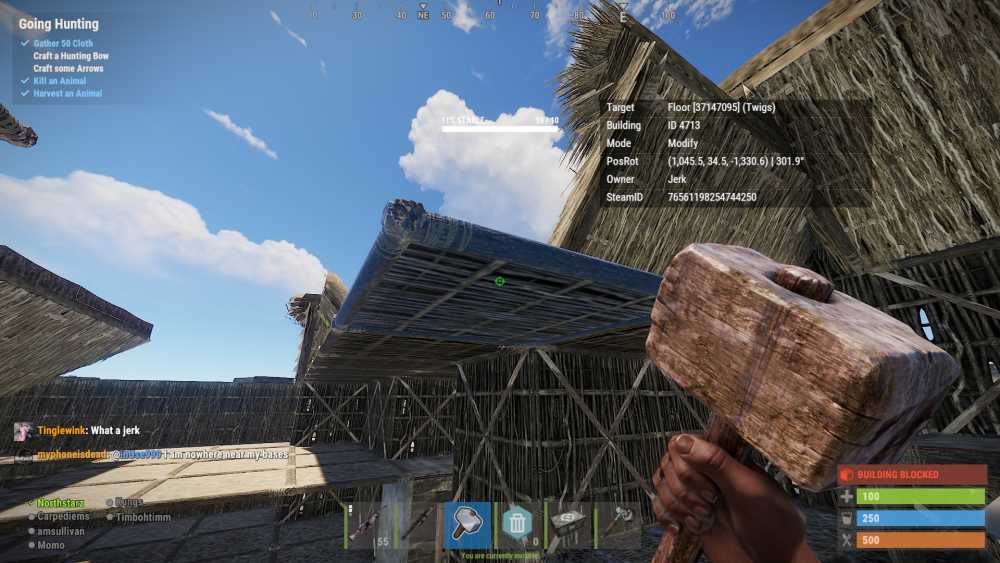Select the hammer hotbar slot

(x=467, y=524)
